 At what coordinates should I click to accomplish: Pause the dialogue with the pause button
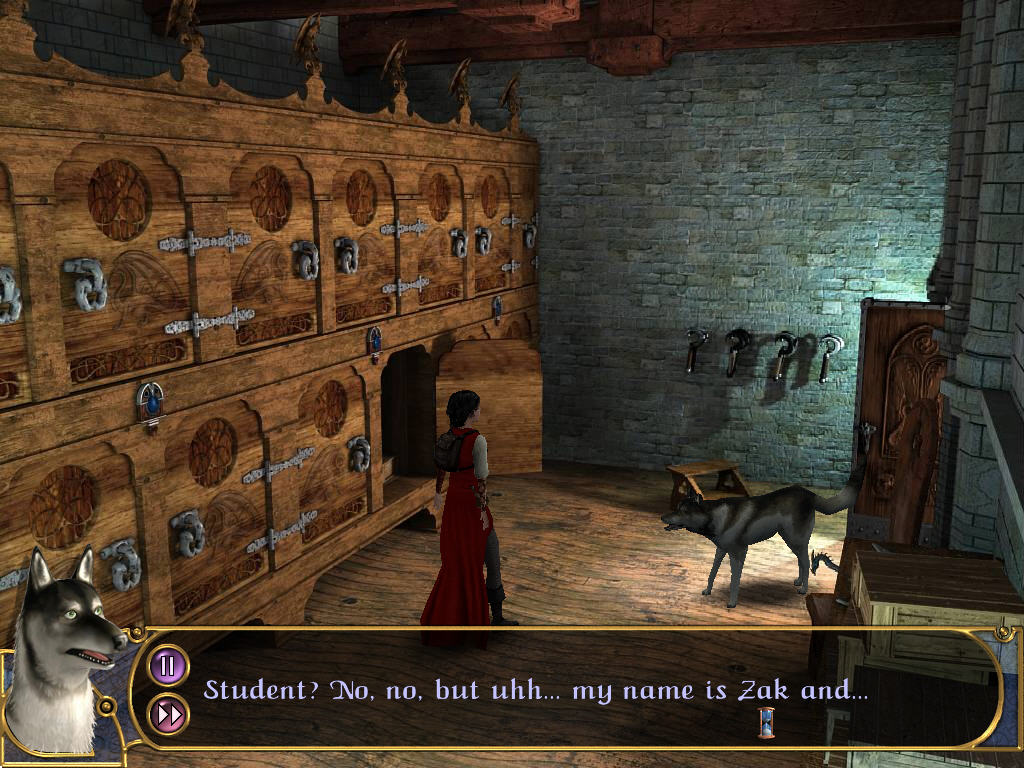pos(168,666)
